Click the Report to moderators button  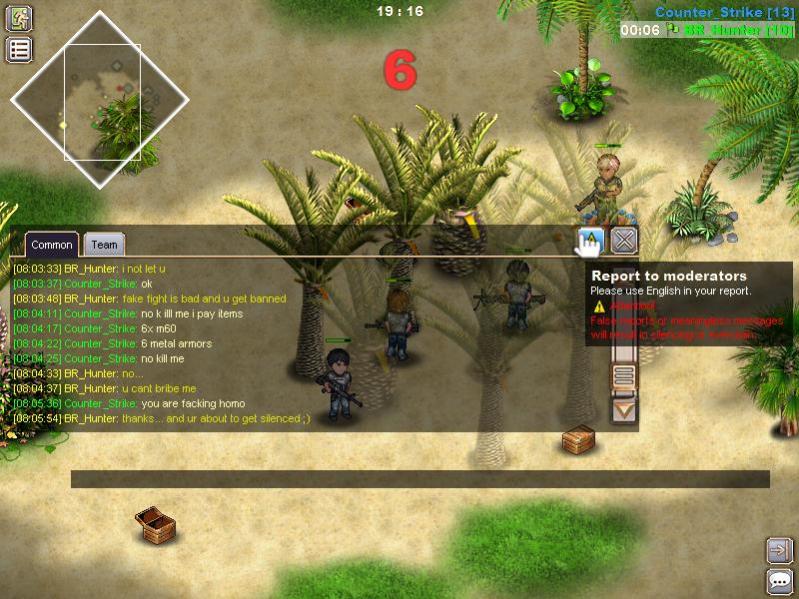click(x=590, y=240)
